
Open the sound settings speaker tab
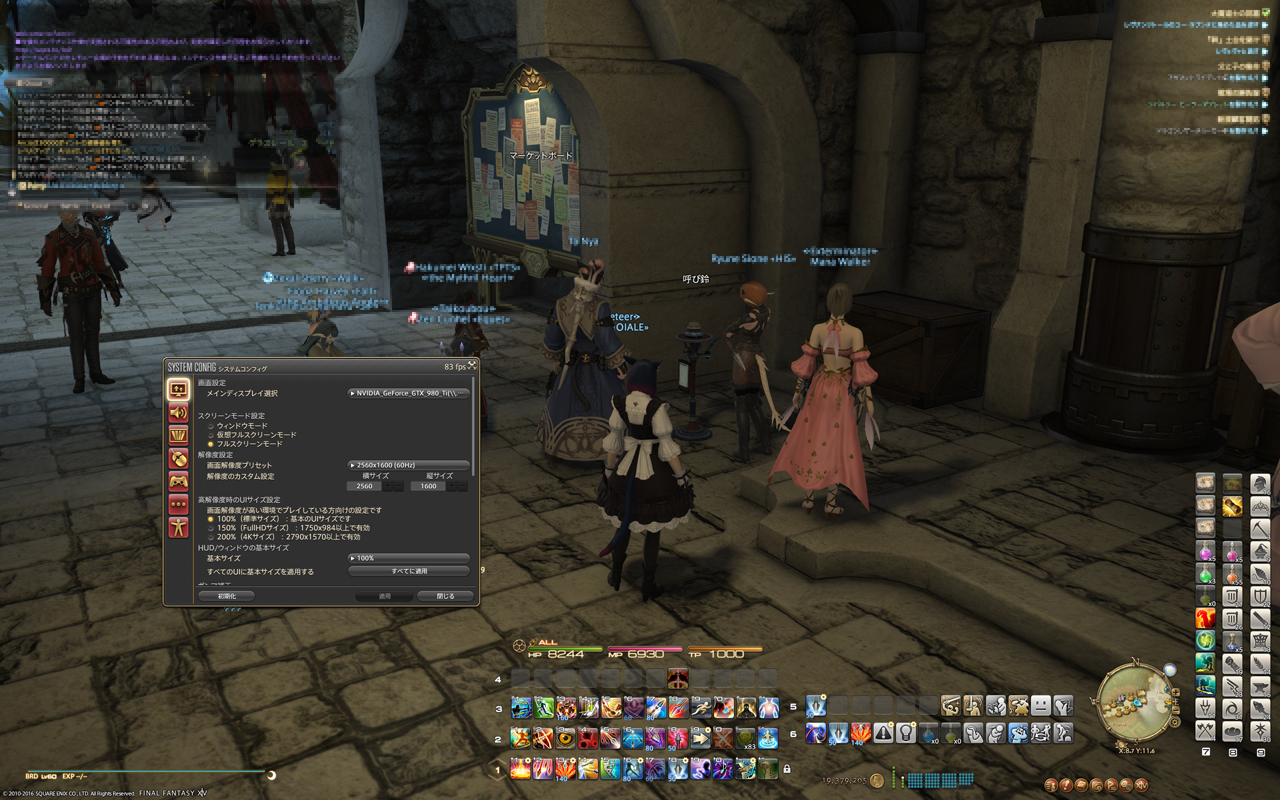coord(178,412)
